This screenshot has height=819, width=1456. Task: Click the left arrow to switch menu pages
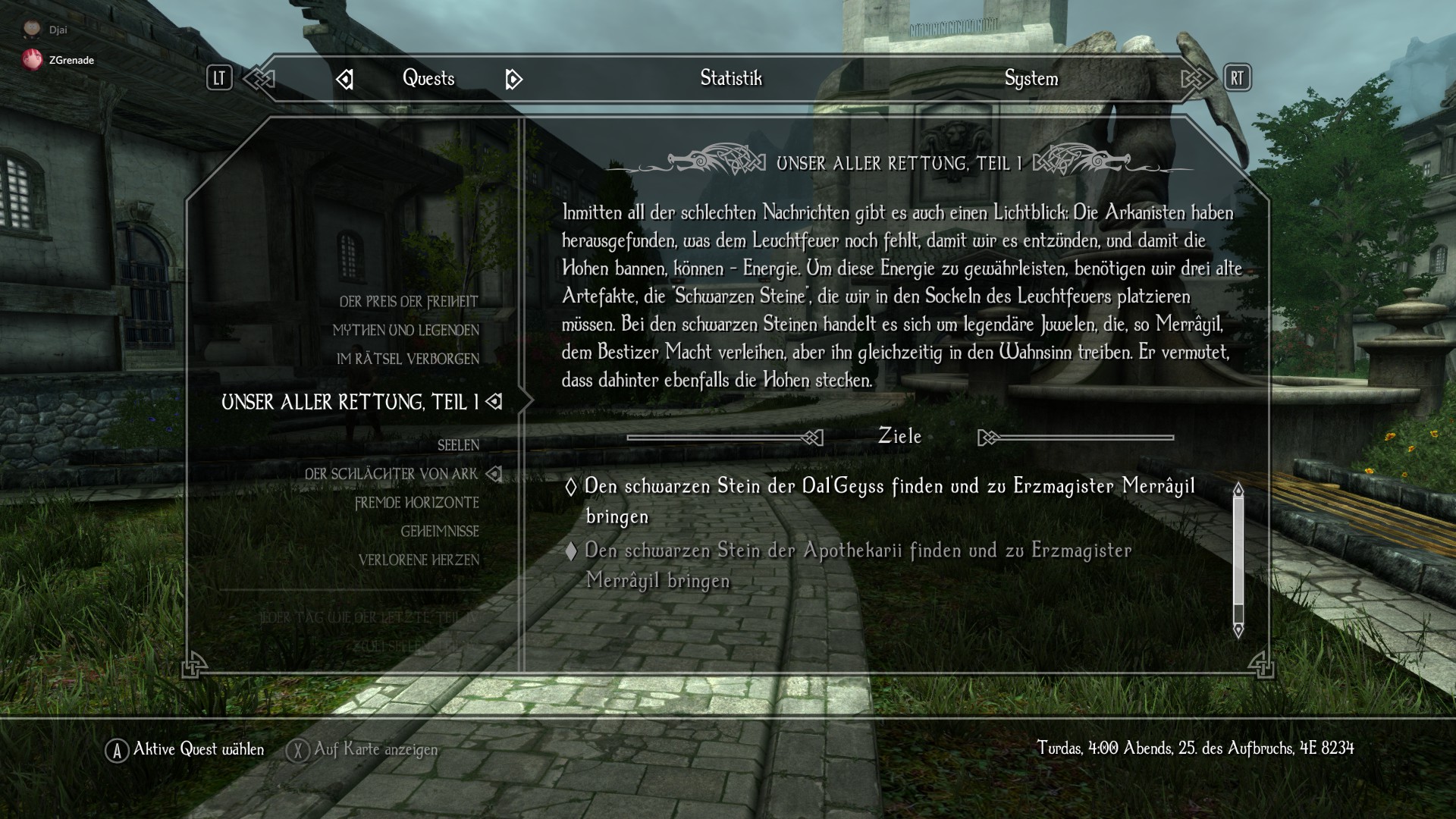coord(345,78)
